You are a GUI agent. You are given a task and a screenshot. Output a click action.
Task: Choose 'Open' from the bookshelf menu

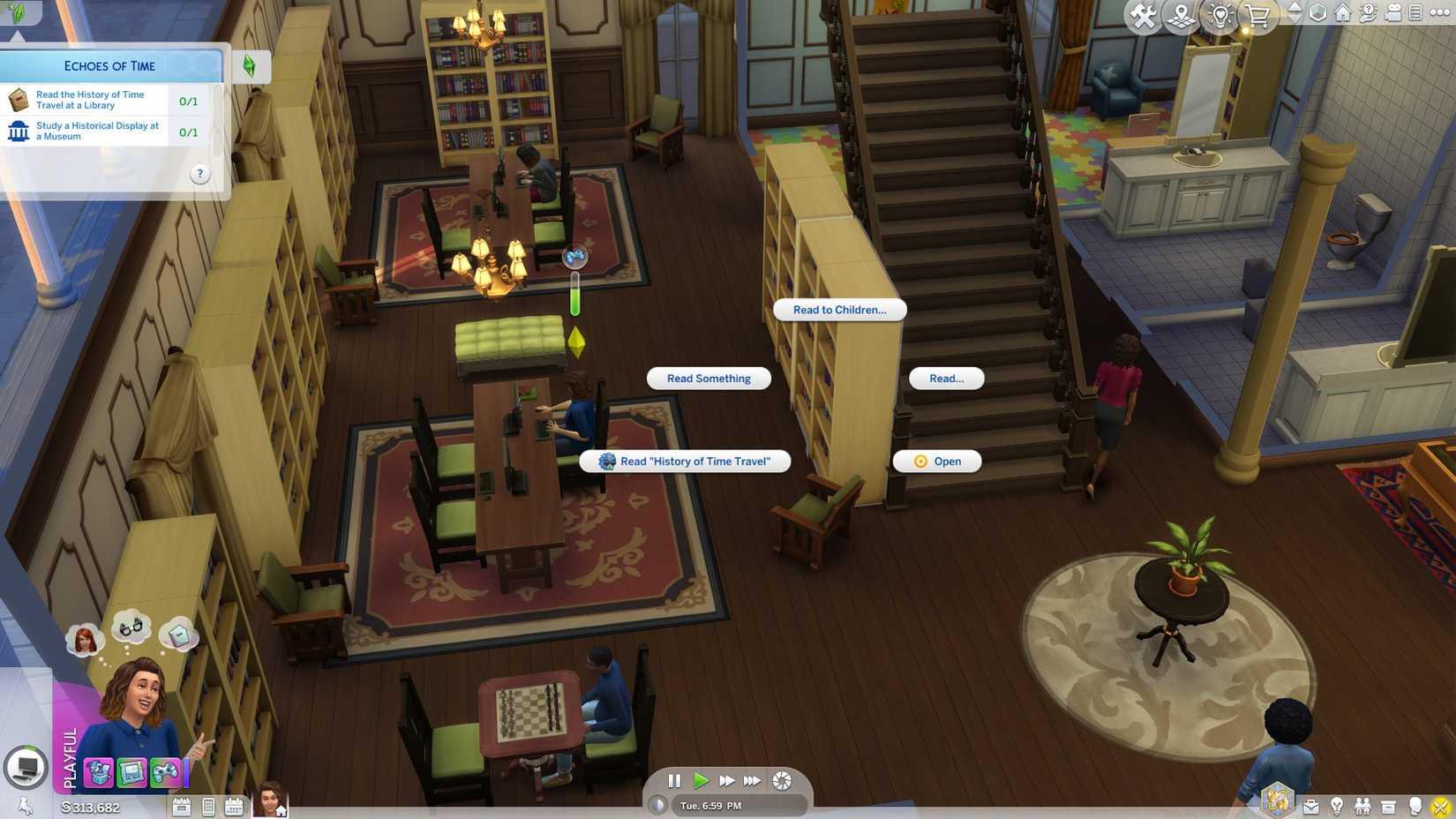click(x=937, y=461)
